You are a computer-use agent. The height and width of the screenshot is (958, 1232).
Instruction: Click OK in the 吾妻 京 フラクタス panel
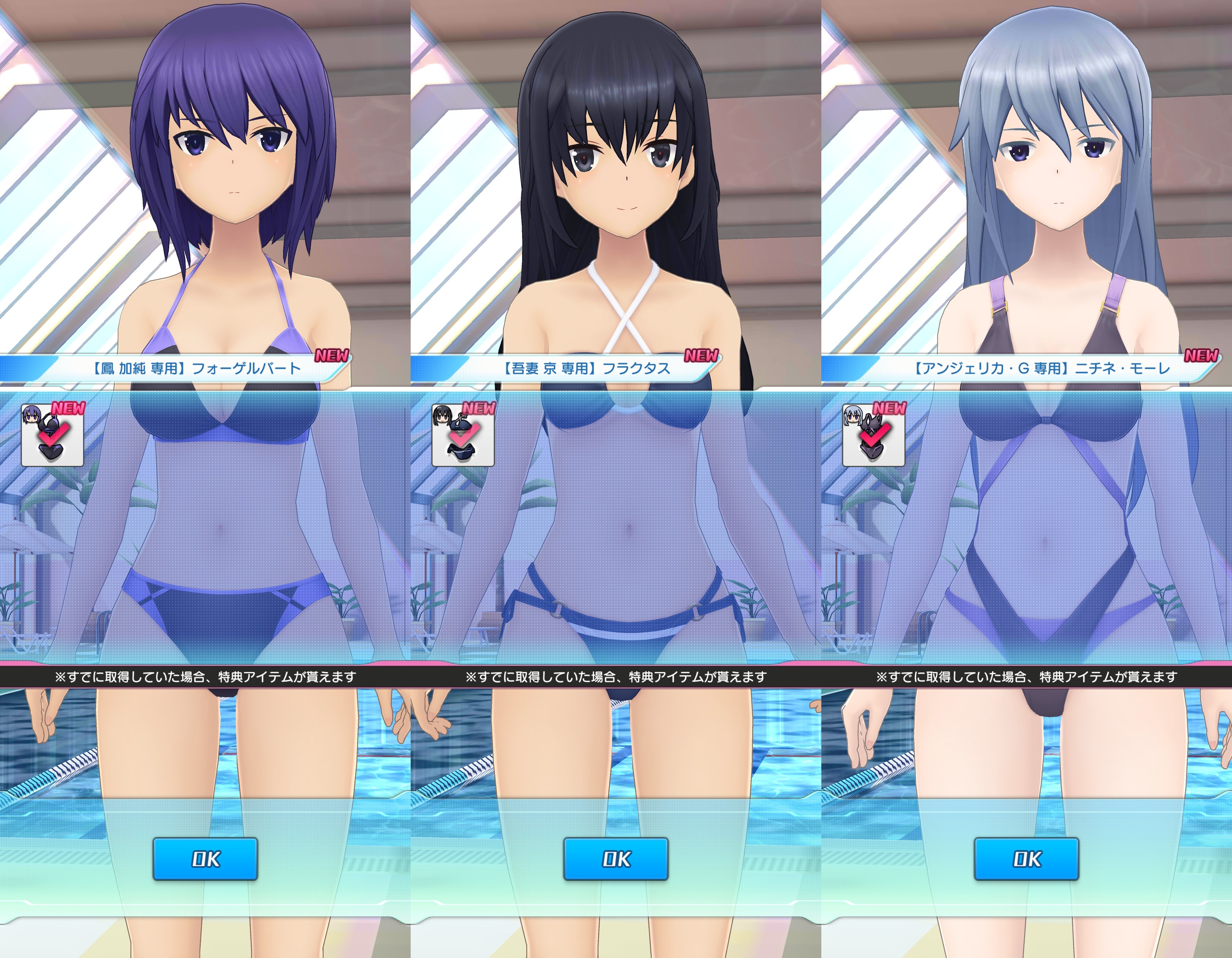pos(616,859)
